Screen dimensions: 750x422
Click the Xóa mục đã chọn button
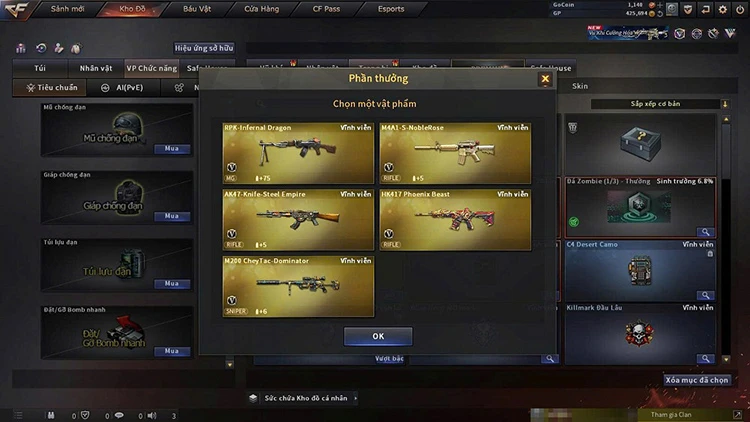pyautogui.click(x=697, y=380)
